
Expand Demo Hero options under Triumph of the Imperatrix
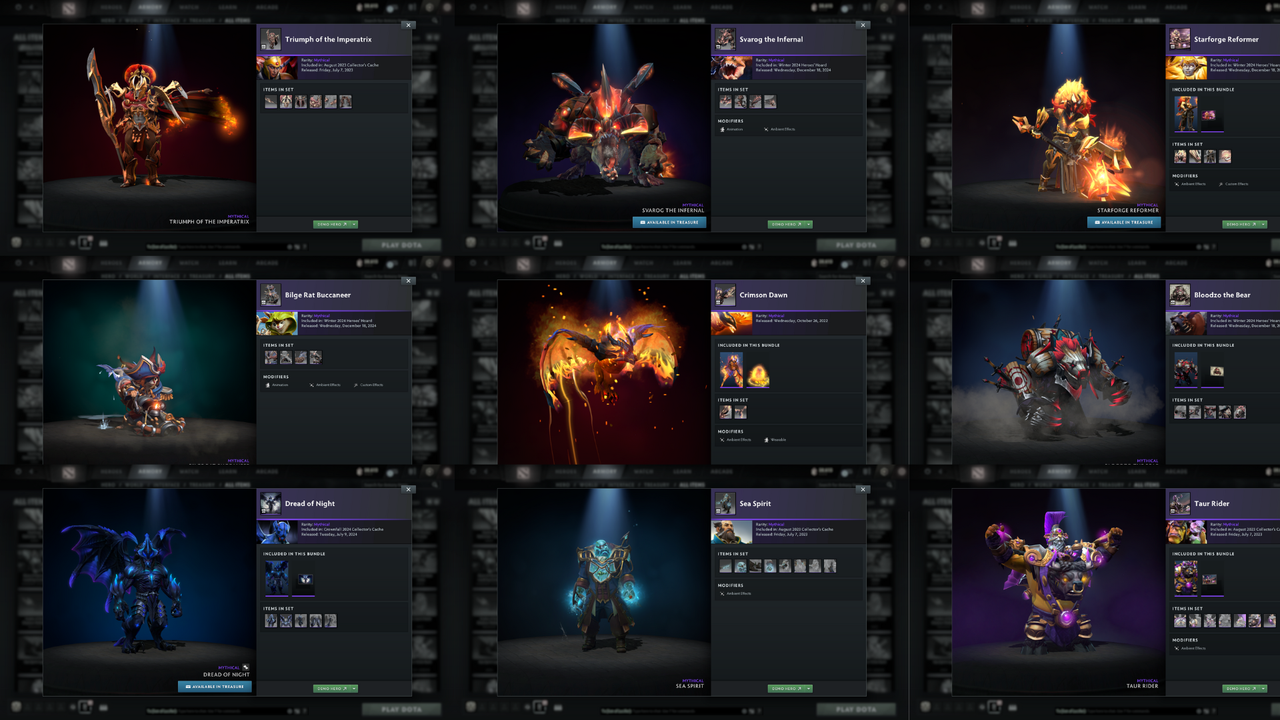point(354,224)
